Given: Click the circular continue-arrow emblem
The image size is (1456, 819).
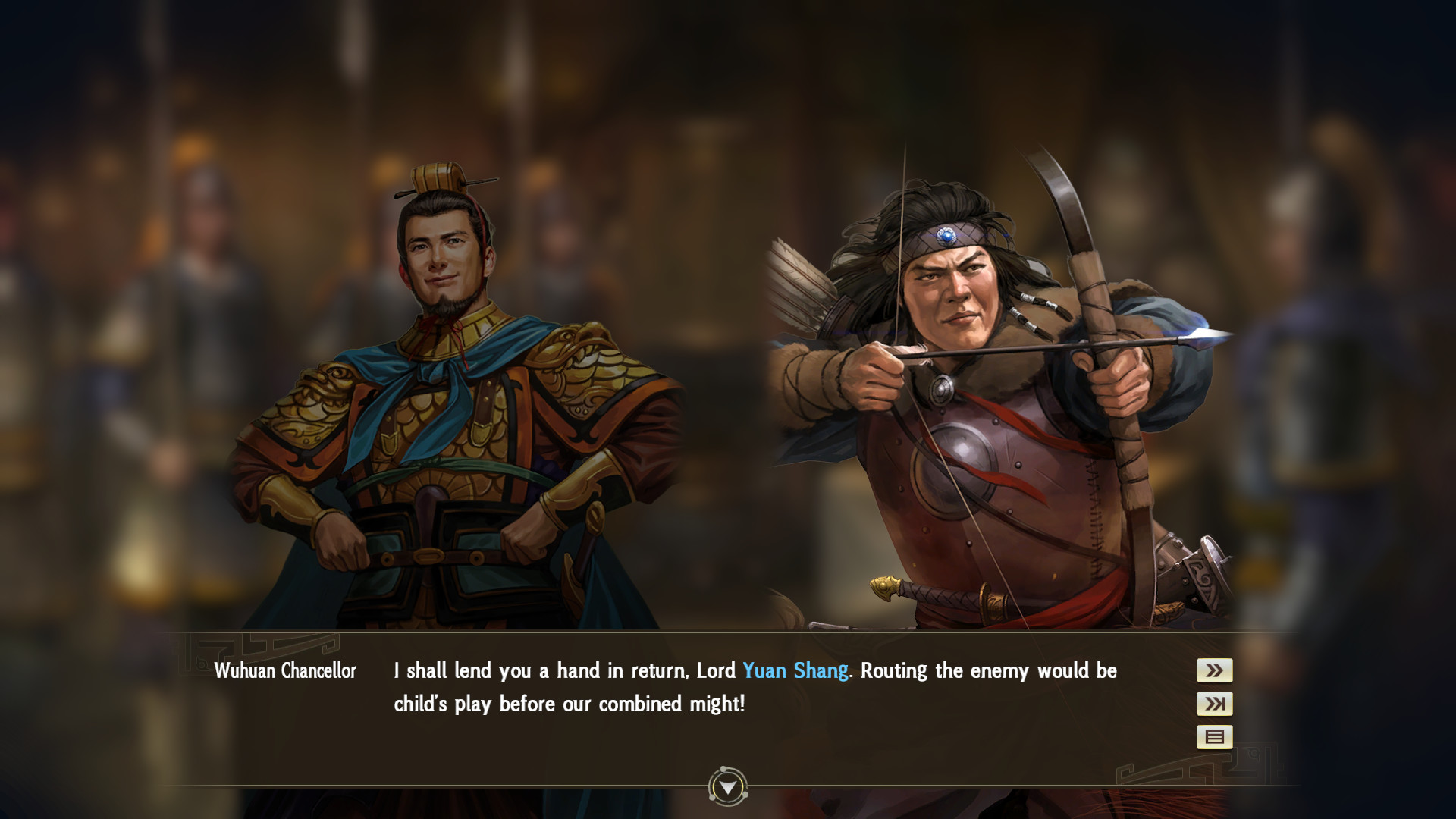Looking at the screenshot, I should click(727, 786).
